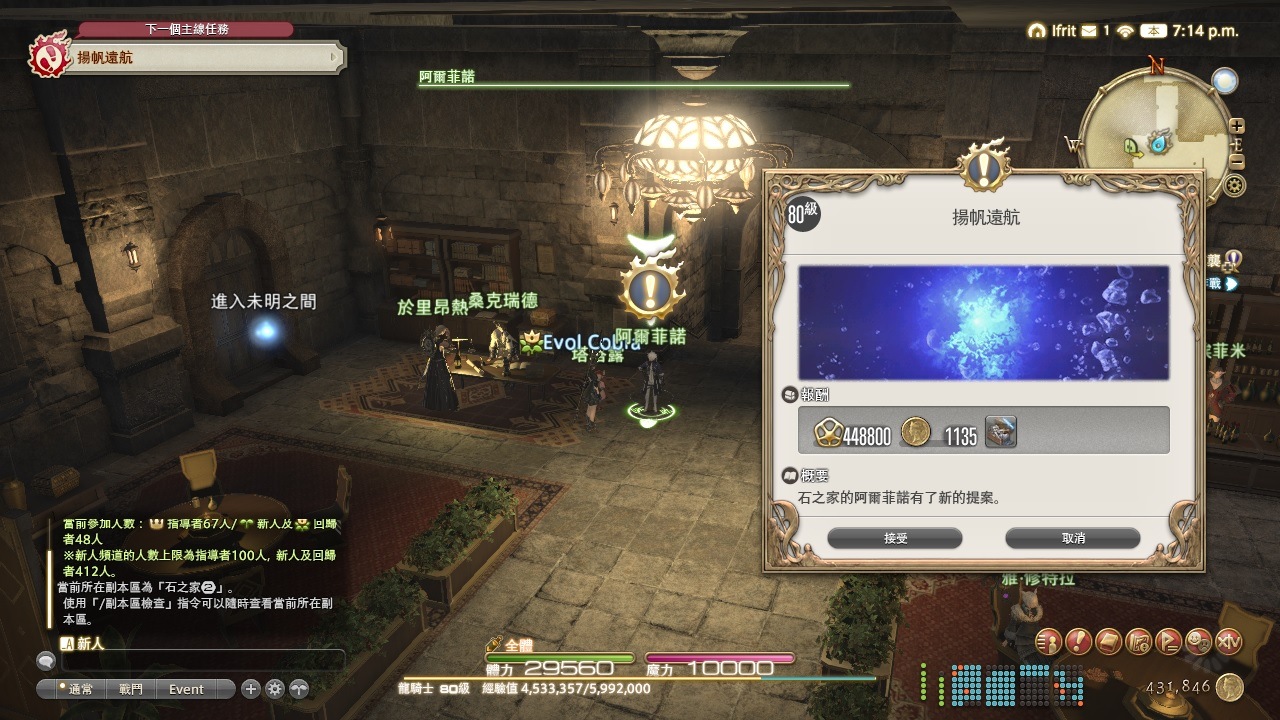Screen dimensions: 1280x720
Task: Click the speech bubble icon near chat input
Action: pyautogui.click(x=46, y=661)
